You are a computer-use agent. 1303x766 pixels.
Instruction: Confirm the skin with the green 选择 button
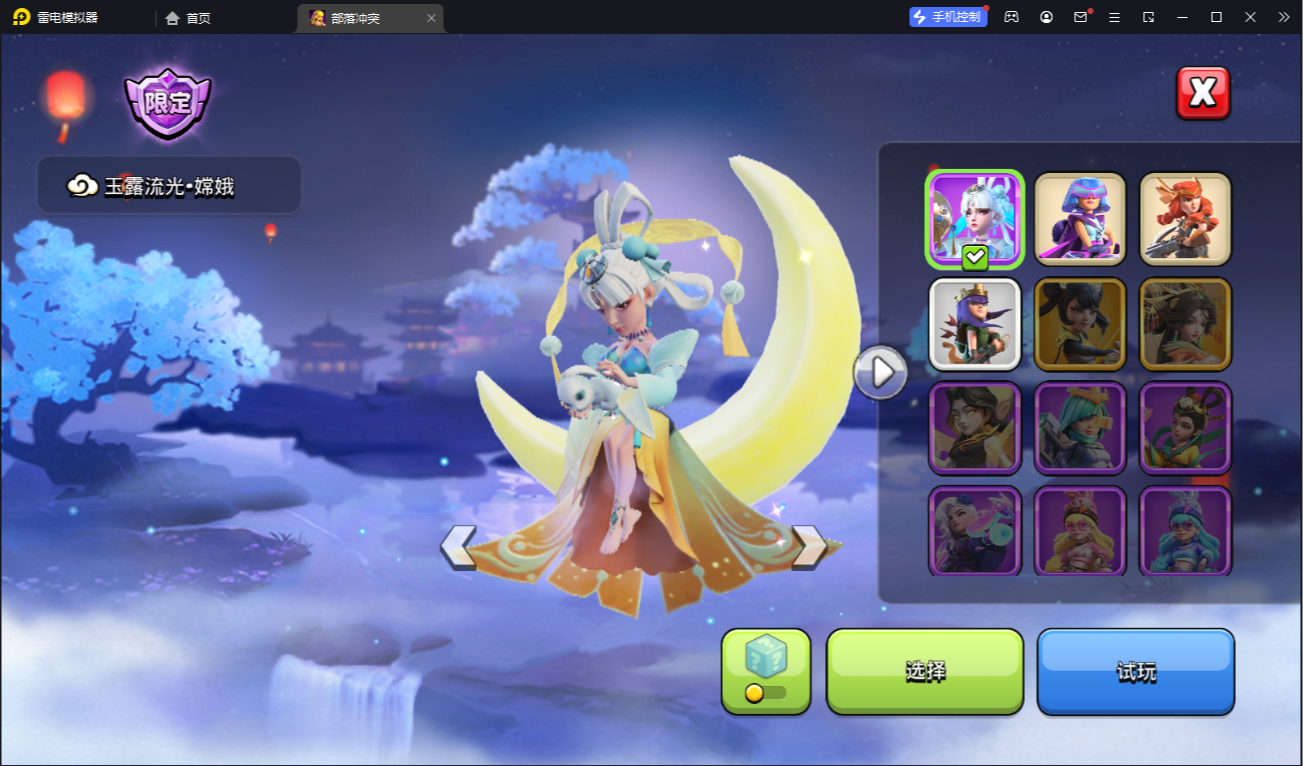pyautogui.click(x=925, y=671)
